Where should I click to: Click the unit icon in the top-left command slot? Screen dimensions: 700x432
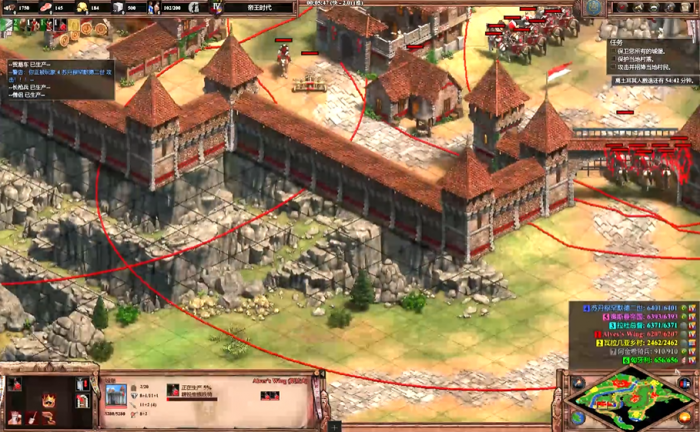16,385
